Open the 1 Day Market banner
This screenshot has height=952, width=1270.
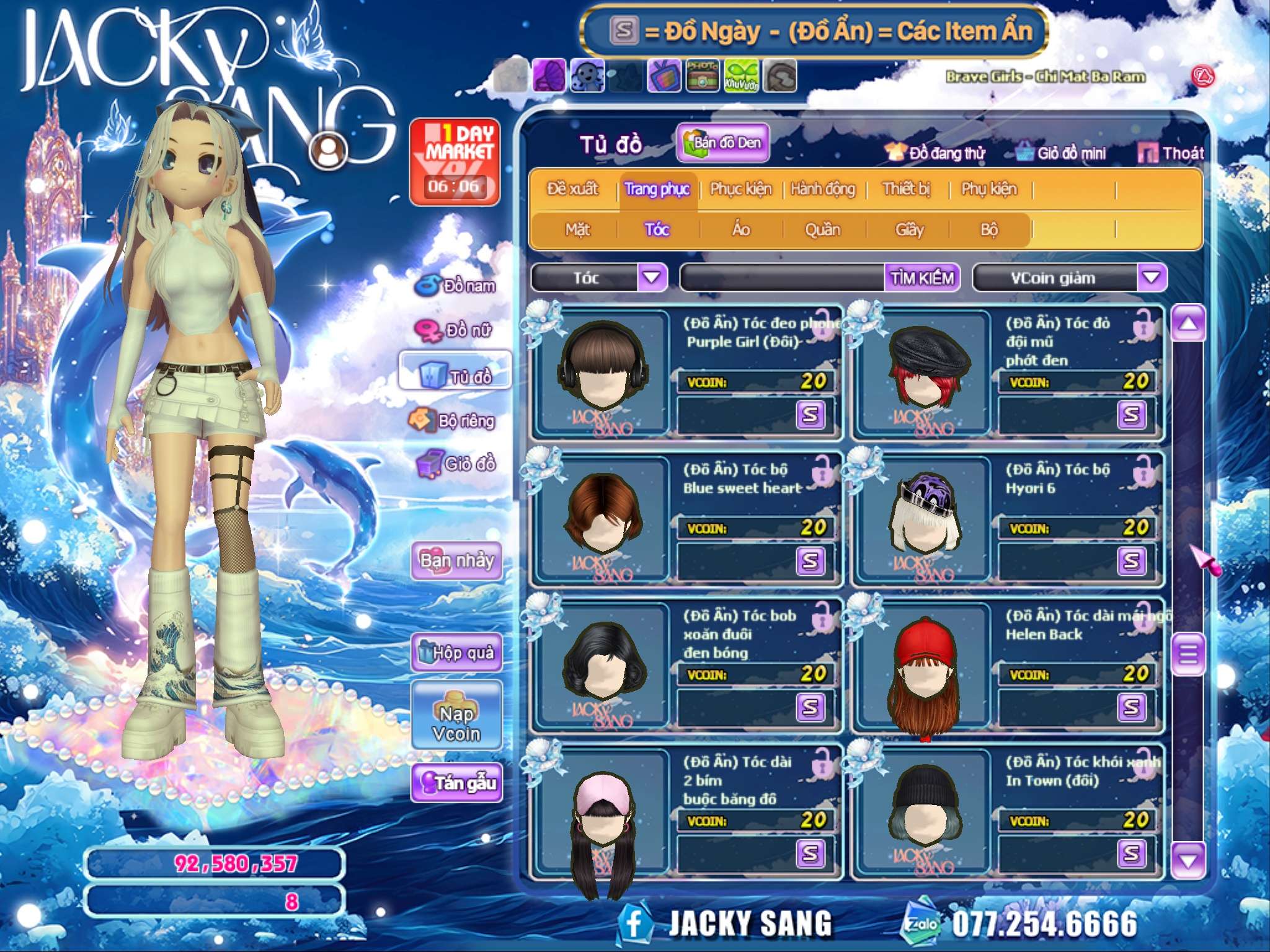(x=455, y=162)
